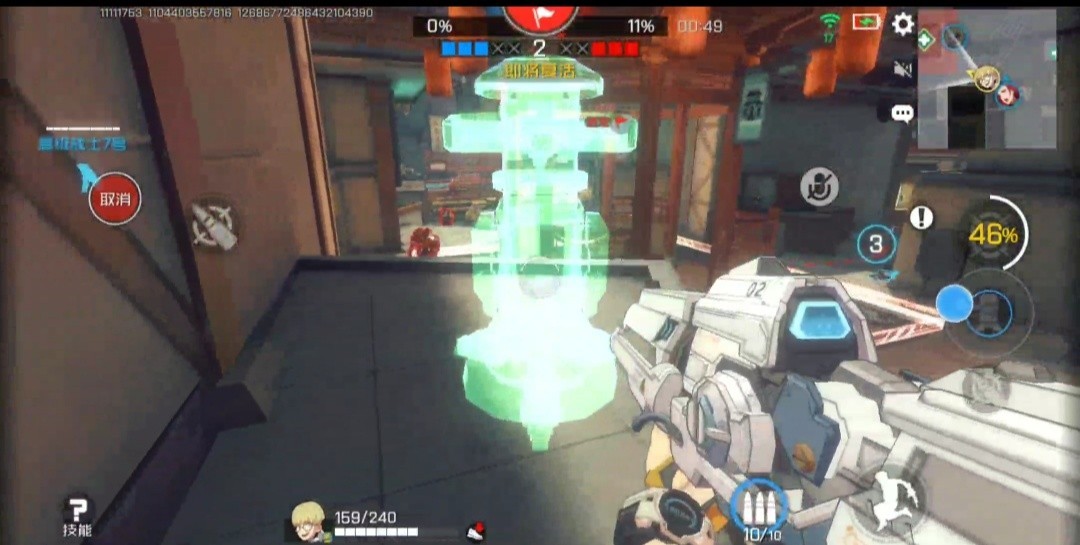This screenshot has width=1080, height=545.
Task: Toggle the muted microphone button
Action: point(819,186)
